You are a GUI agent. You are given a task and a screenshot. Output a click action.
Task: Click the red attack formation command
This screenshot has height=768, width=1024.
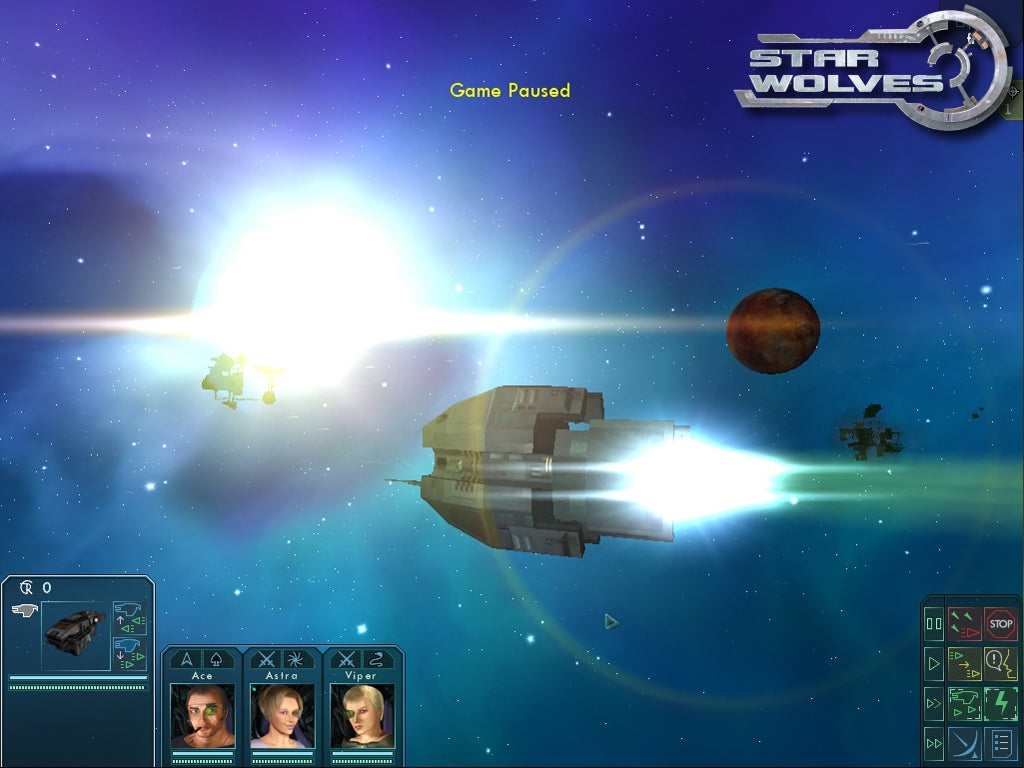965,623
